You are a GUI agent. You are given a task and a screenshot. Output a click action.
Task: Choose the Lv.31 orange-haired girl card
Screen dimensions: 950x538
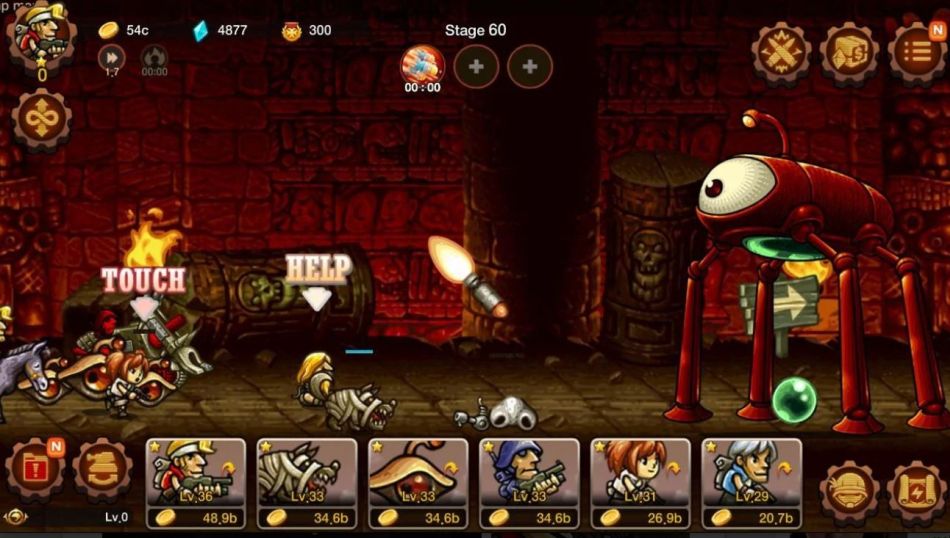(640, 482)
